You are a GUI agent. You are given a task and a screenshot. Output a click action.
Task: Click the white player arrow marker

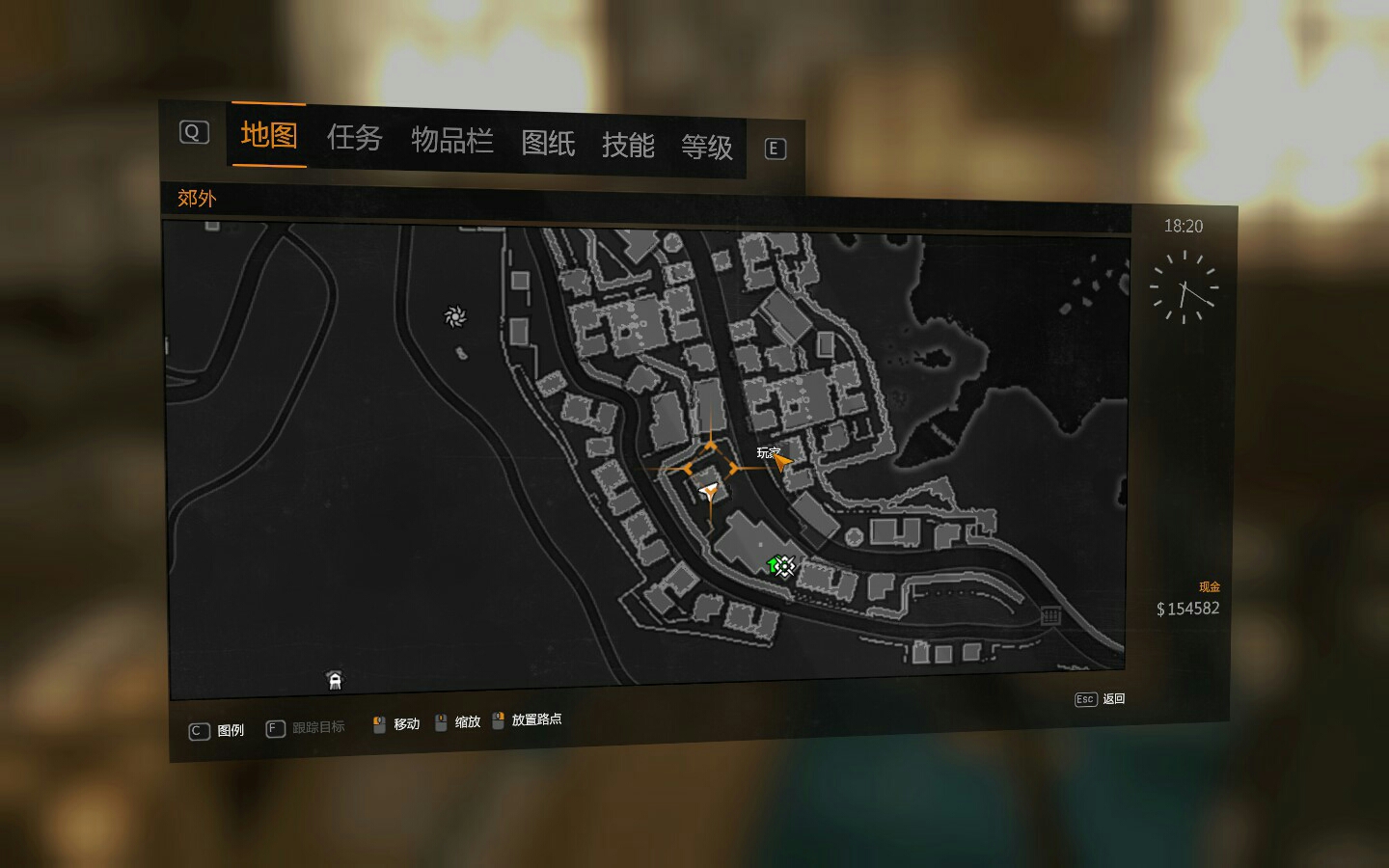pos(710,494)
